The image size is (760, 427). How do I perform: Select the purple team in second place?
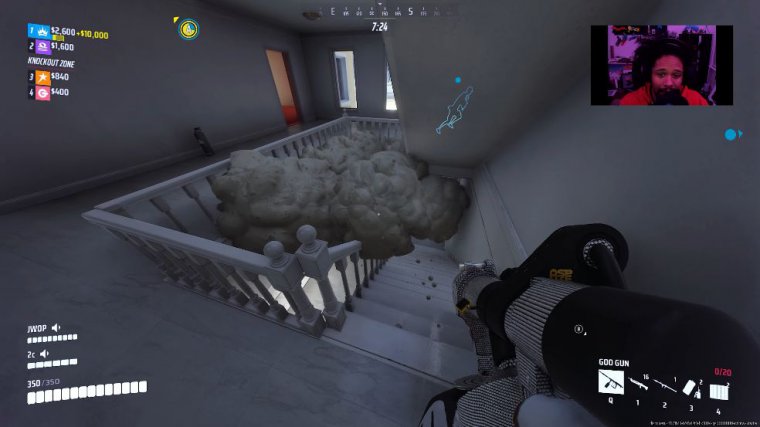[x=43, y=46]
